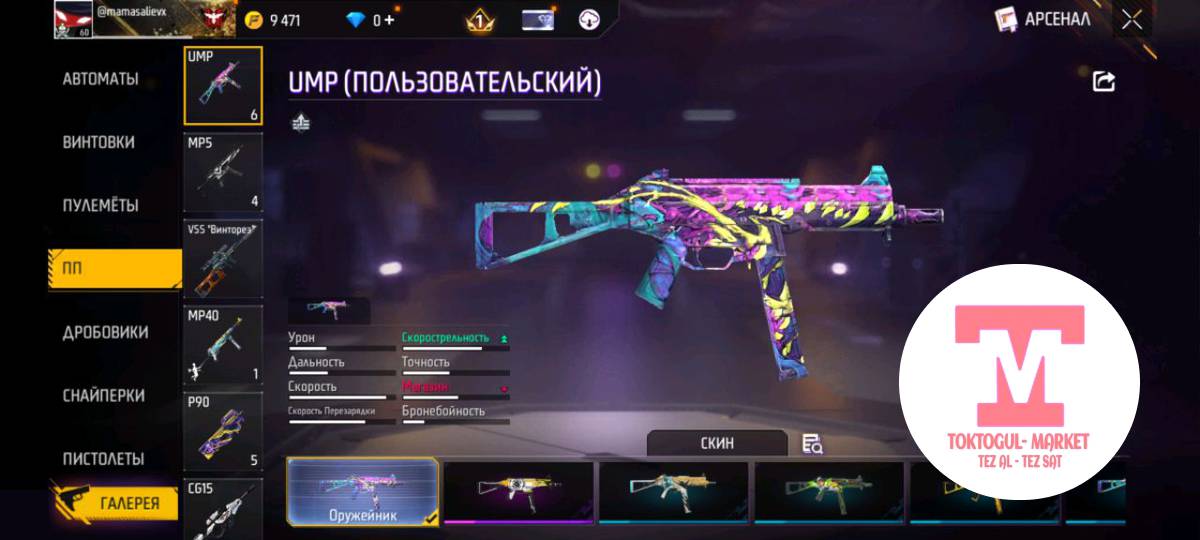The width and height of the screenshot is (1200, 540).
Task: Open the Галерея gallery button
Action: point(114,502)
